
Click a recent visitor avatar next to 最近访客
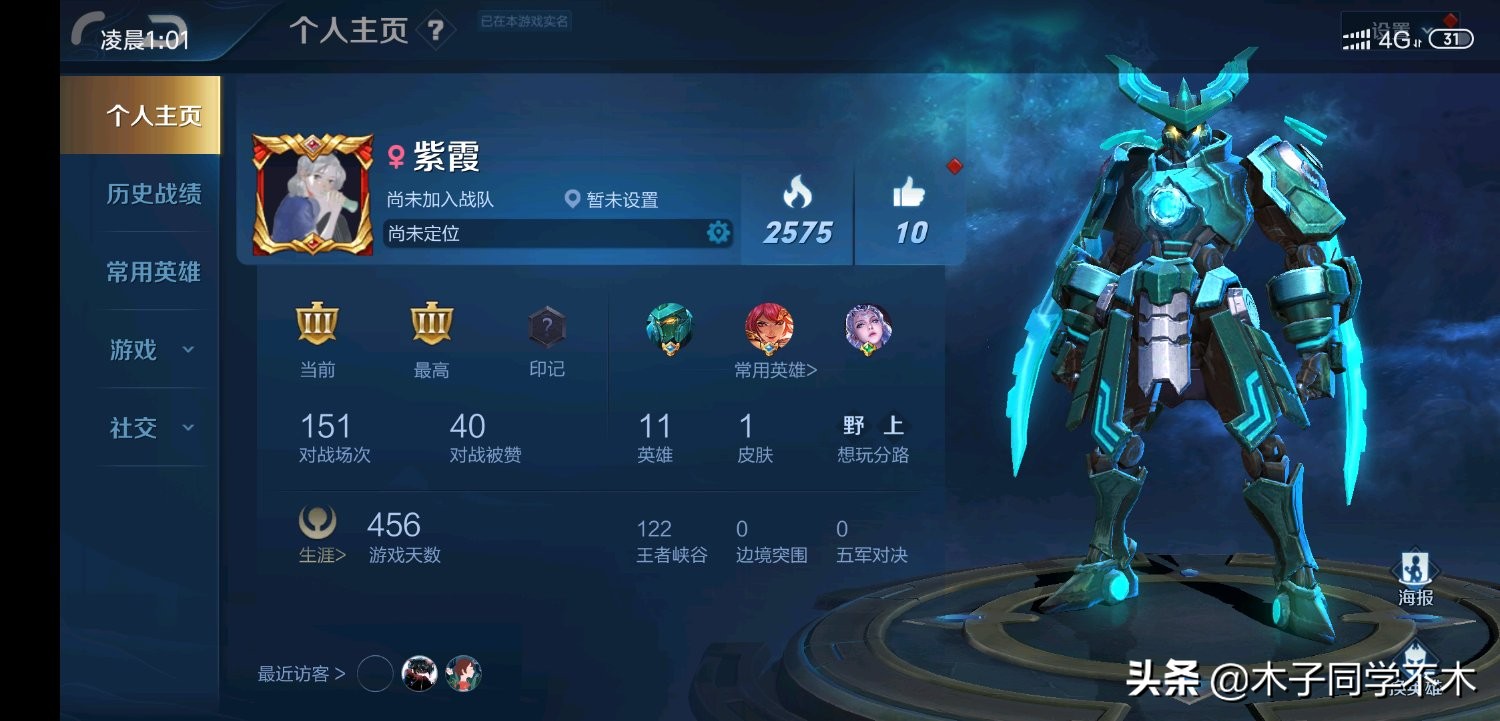(420, 673)
